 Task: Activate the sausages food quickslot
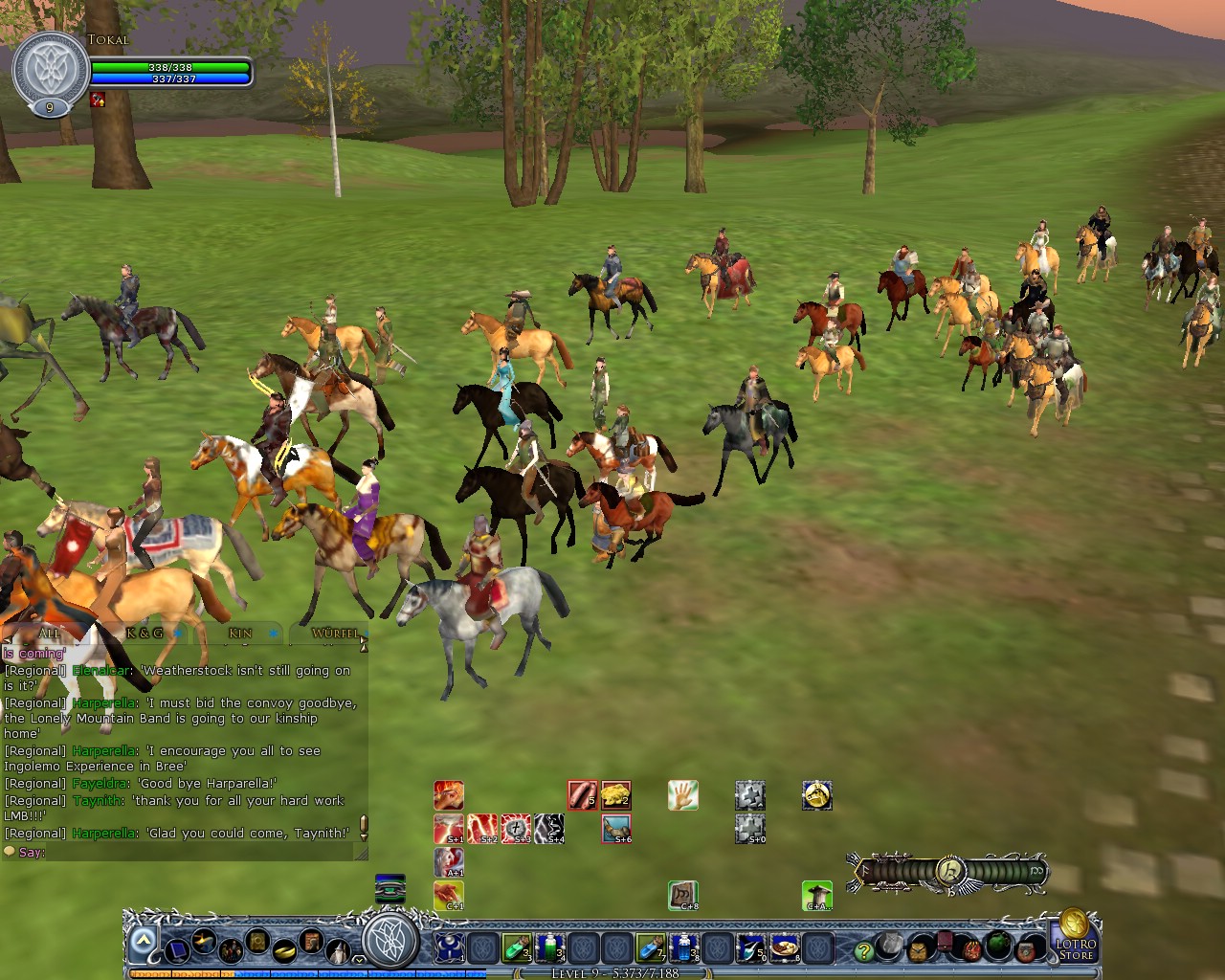(582, 796)
